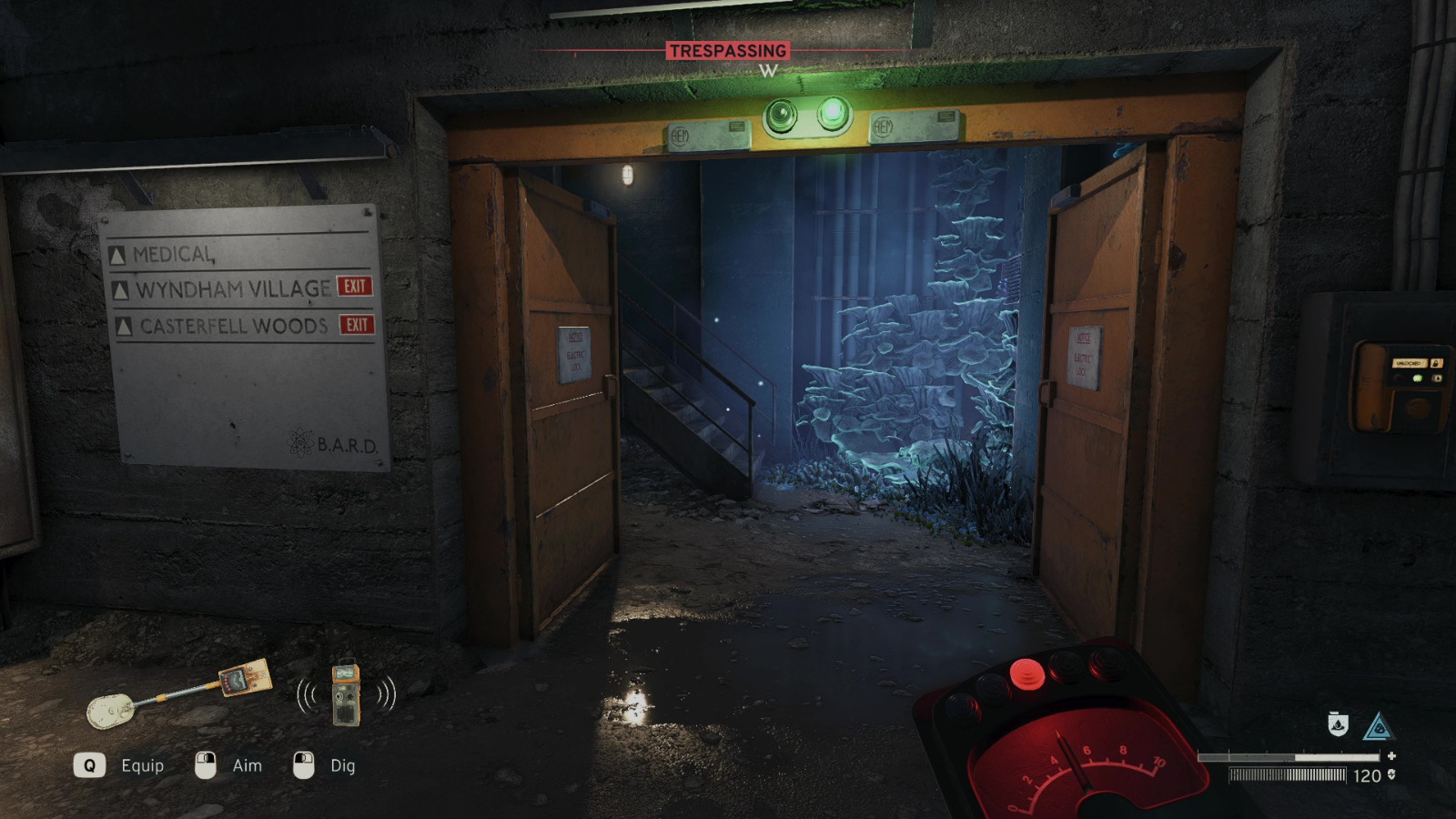Toggle the green indicator light above the doorway
This screenshot has height=819, width=1456.
click(831, 114)
